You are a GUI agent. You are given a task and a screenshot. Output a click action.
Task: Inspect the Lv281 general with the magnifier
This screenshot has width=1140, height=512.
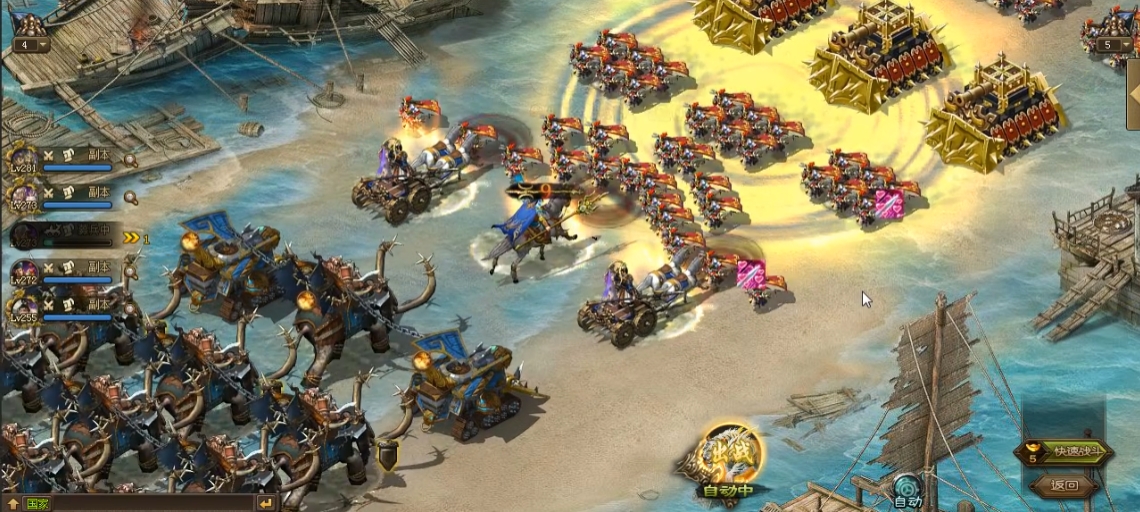[x=130, y=160]
